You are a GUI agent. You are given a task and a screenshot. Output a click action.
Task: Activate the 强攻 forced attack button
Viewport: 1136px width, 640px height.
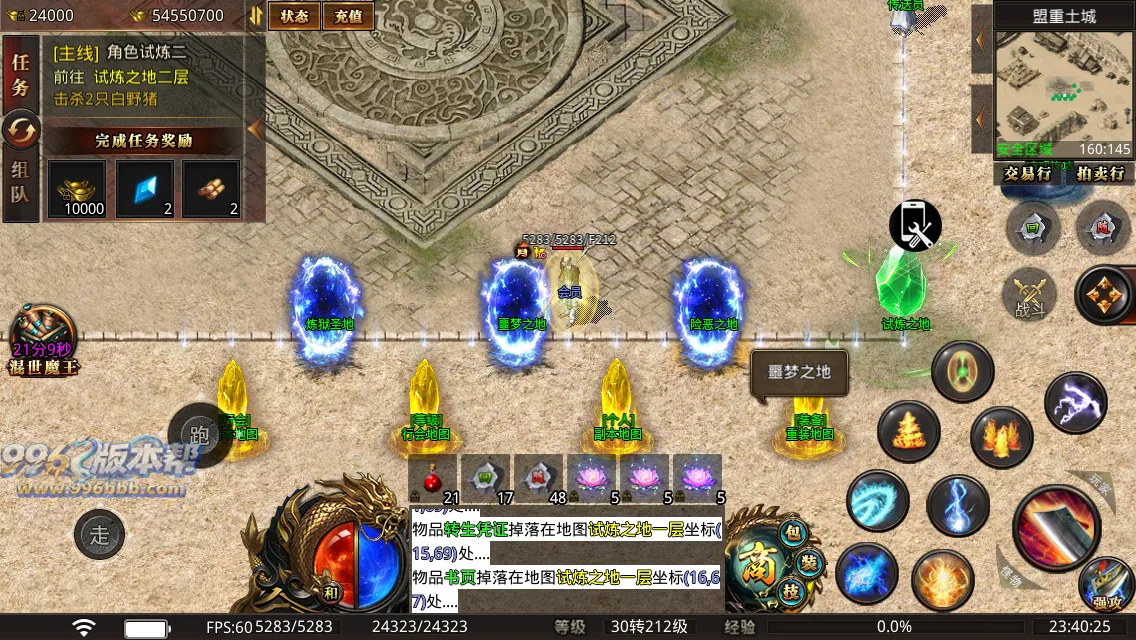pyautogui.click(x=1106, y=585)
